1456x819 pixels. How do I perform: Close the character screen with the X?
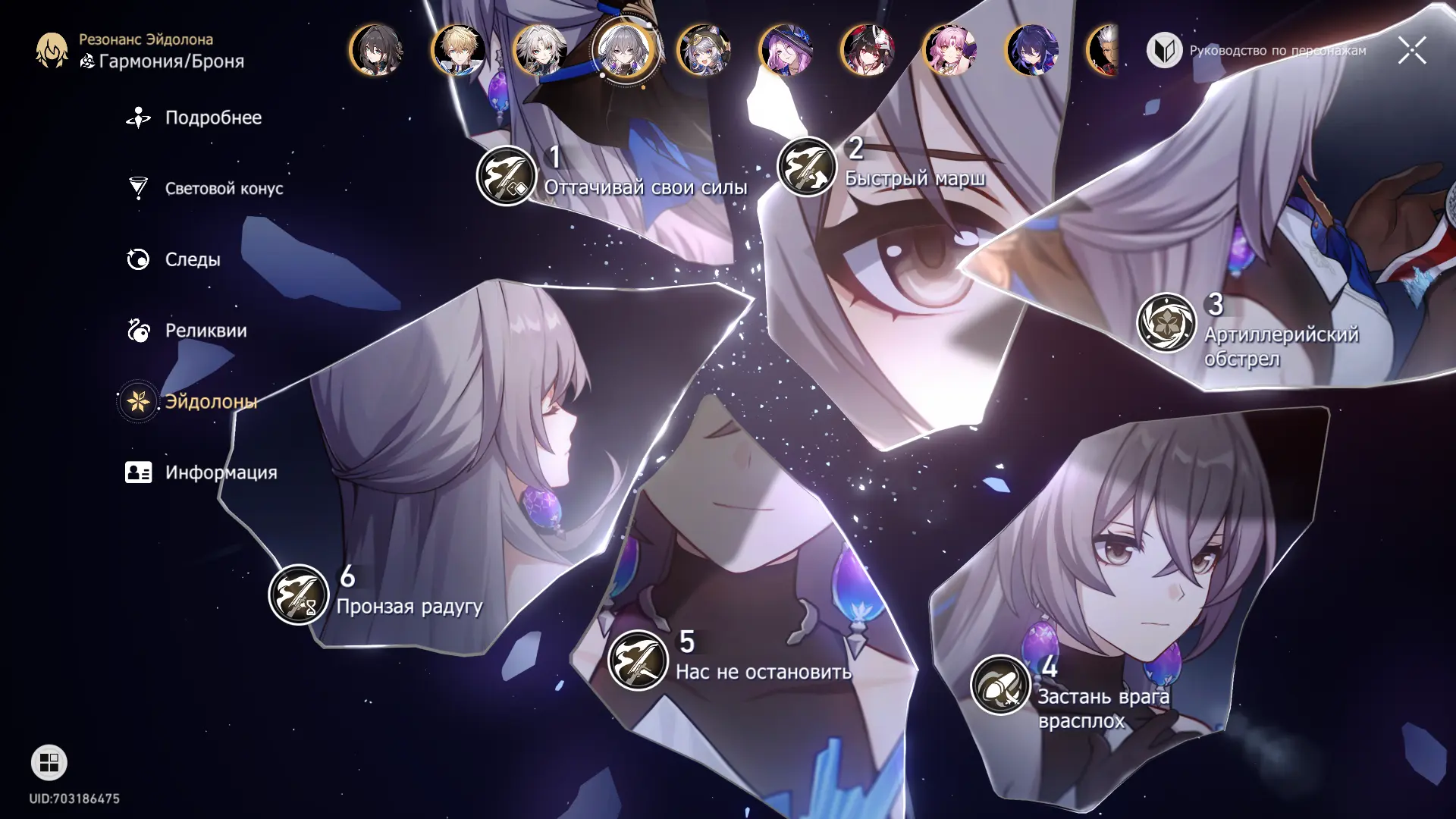[x=1411, y=51]
